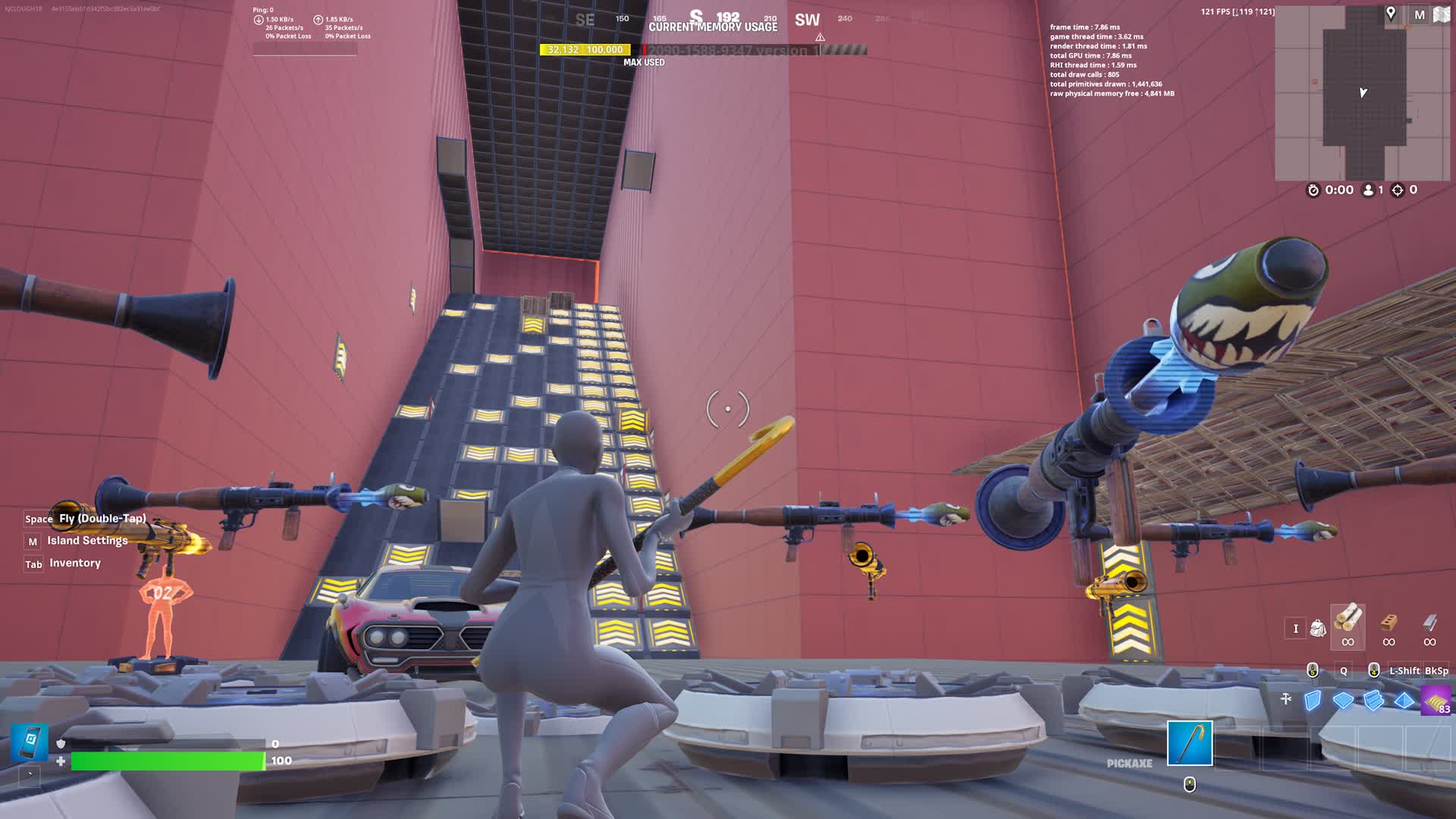The width and height of the screenshot is (1456, 819).
Task: Select the purple trap slot
Action: click(1436, 700)
